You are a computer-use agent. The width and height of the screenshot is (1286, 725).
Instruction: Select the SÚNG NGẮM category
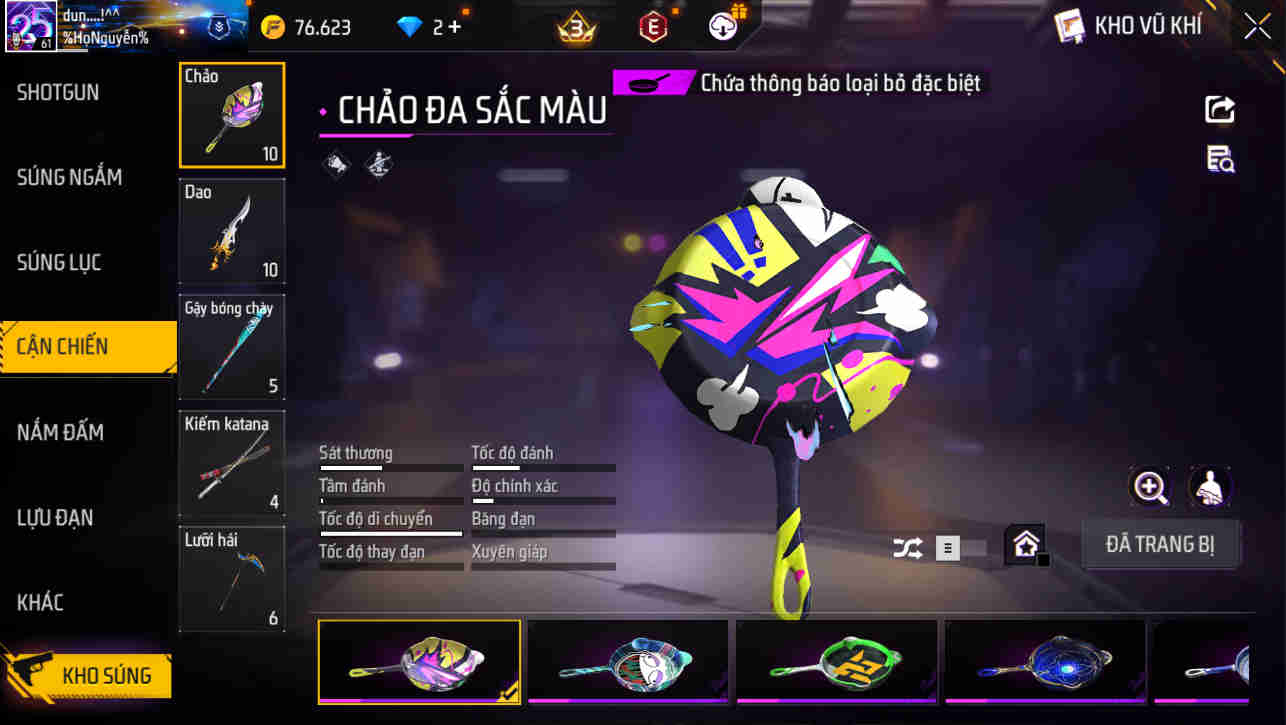point(69,177)
